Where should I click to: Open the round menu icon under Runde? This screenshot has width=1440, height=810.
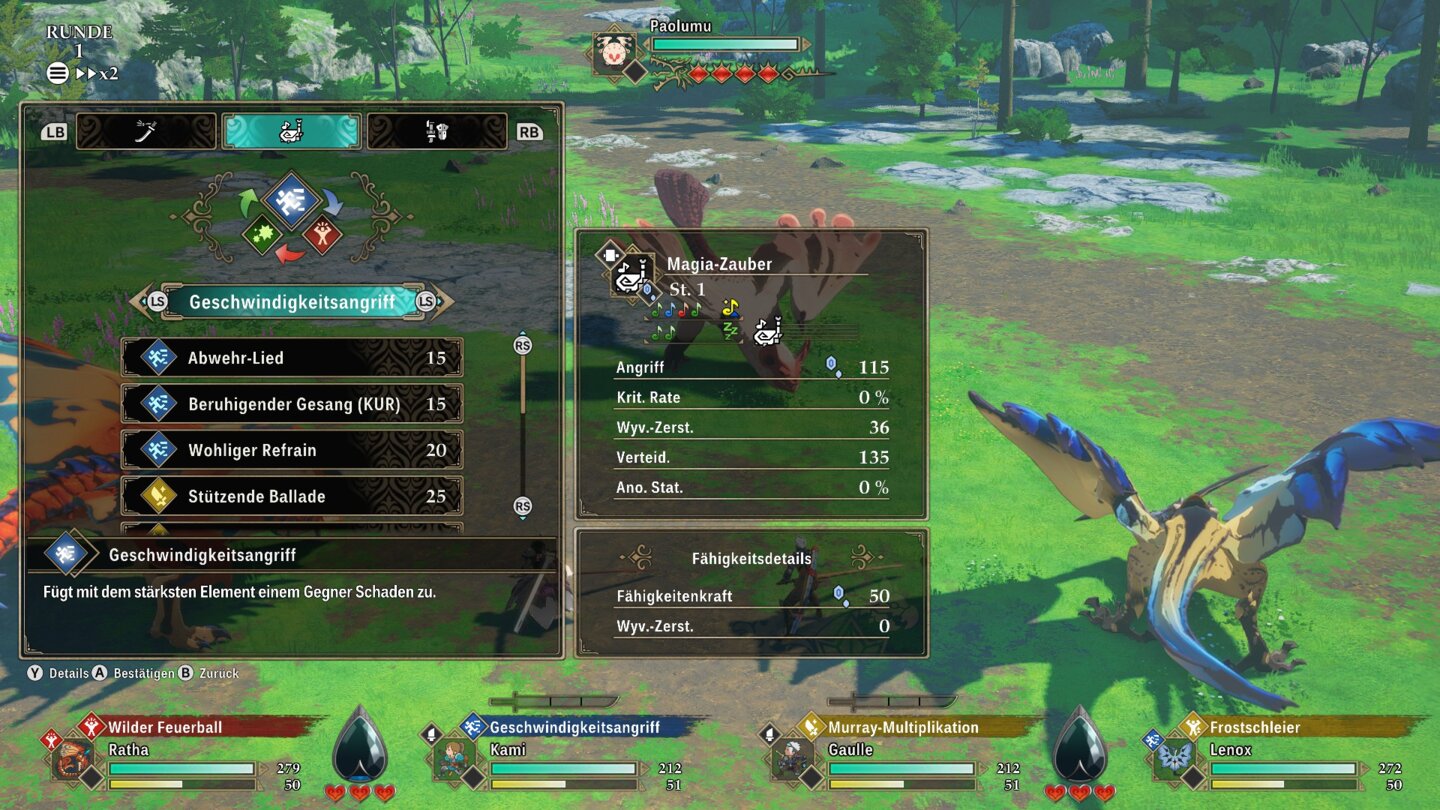tap(58, 73)
